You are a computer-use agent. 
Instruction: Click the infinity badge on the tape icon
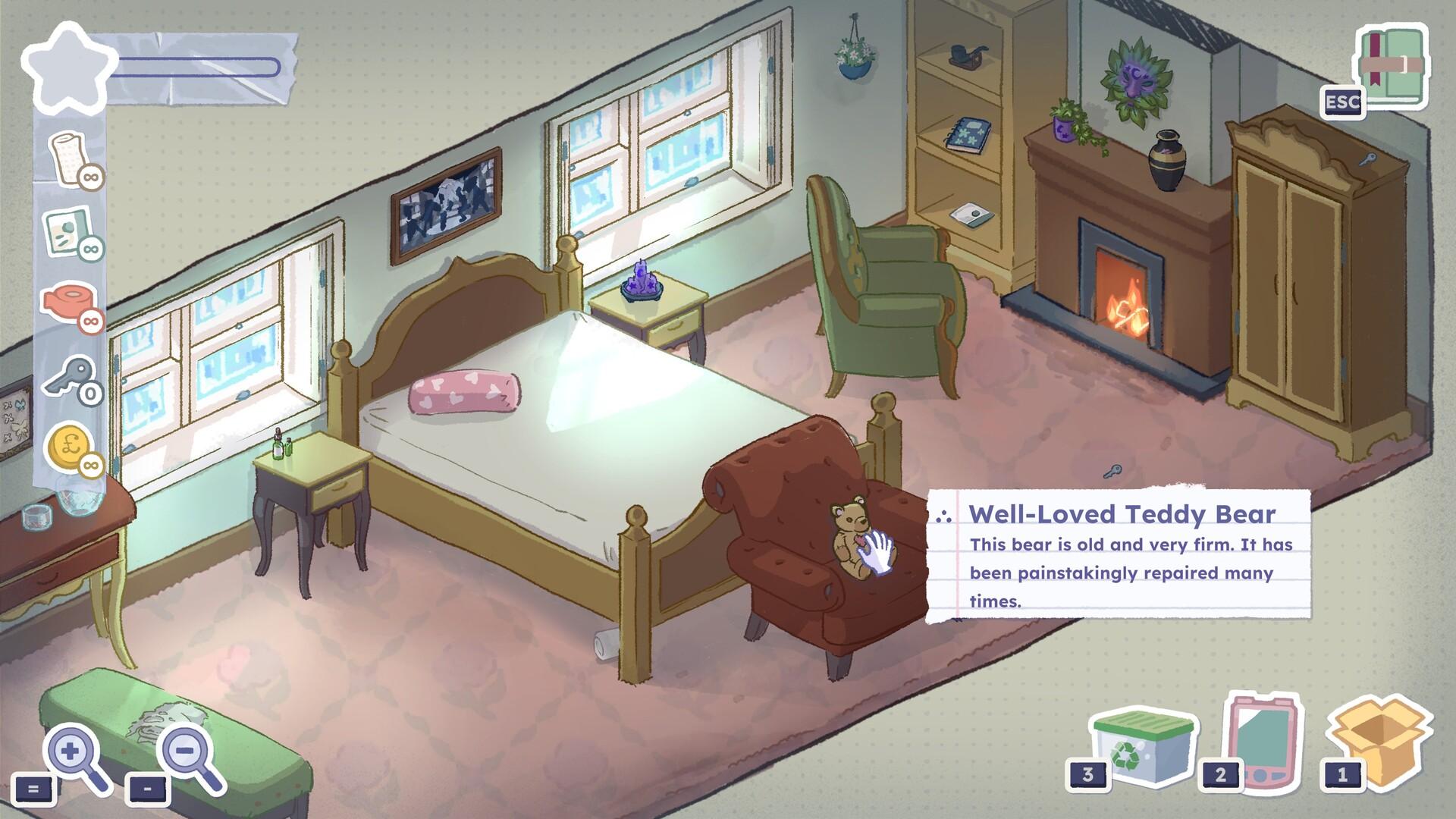pyautogui.click(x=93, y=322)
